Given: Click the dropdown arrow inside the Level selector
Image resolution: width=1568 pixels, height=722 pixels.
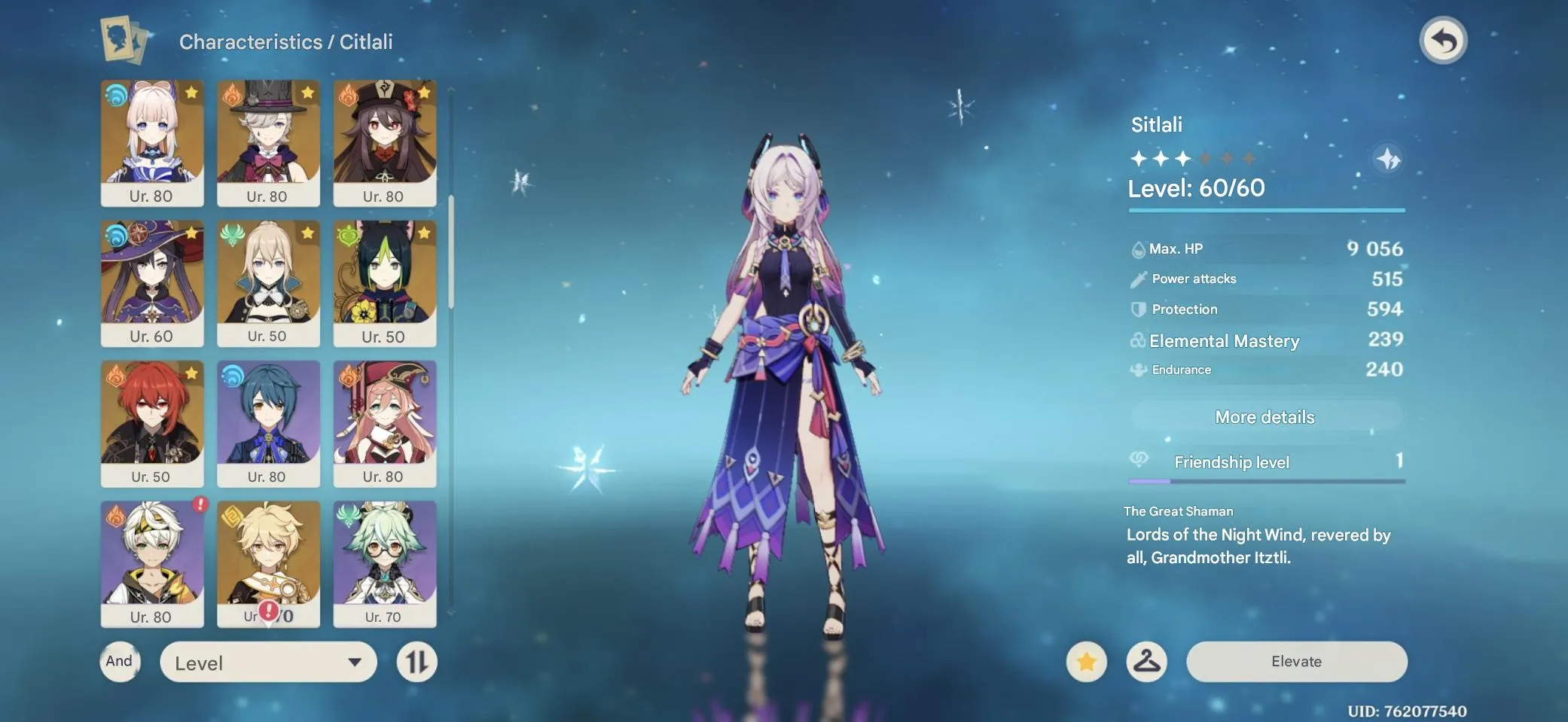Looking at the screenshot, I should click(x=354, y=663).
